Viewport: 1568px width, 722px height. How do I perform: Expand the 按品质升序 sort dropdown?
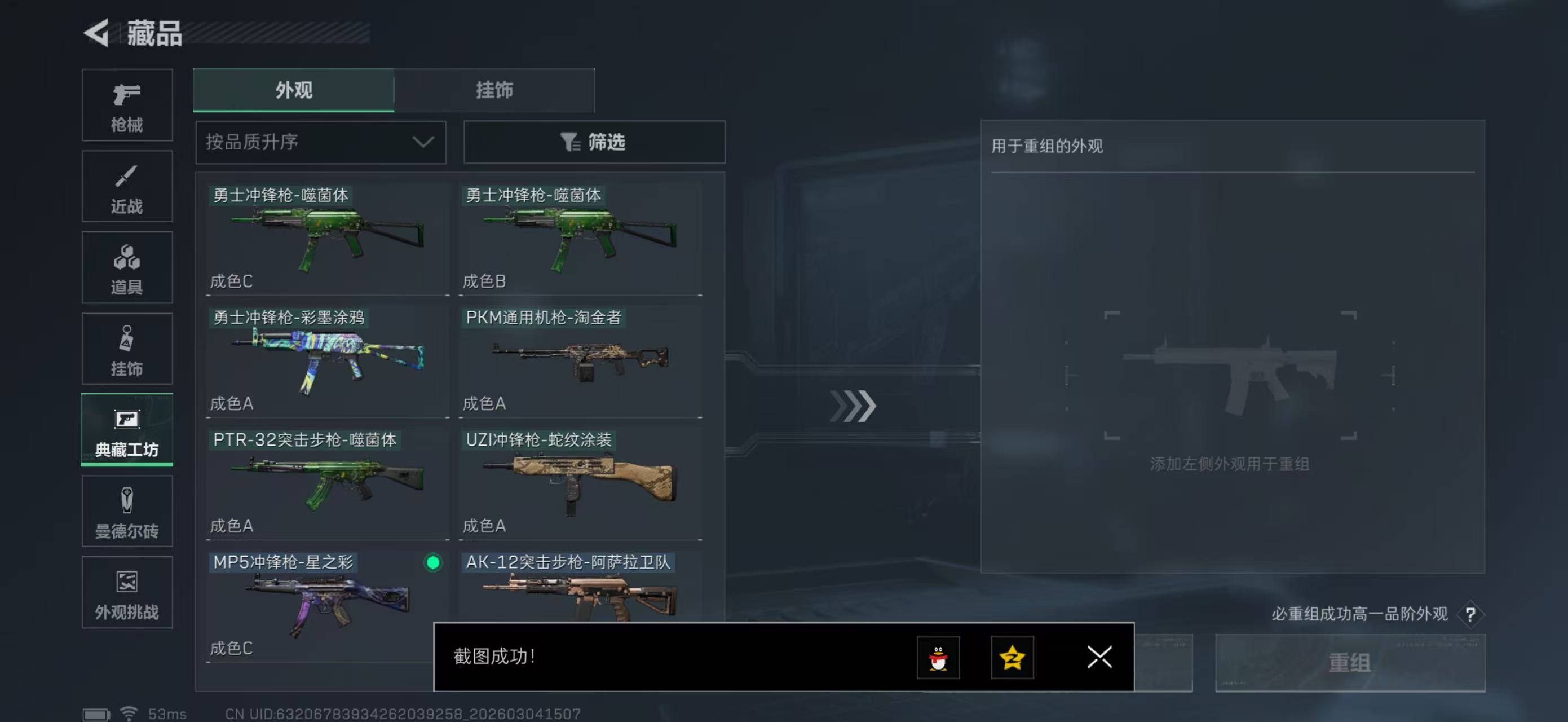[320, 142]
